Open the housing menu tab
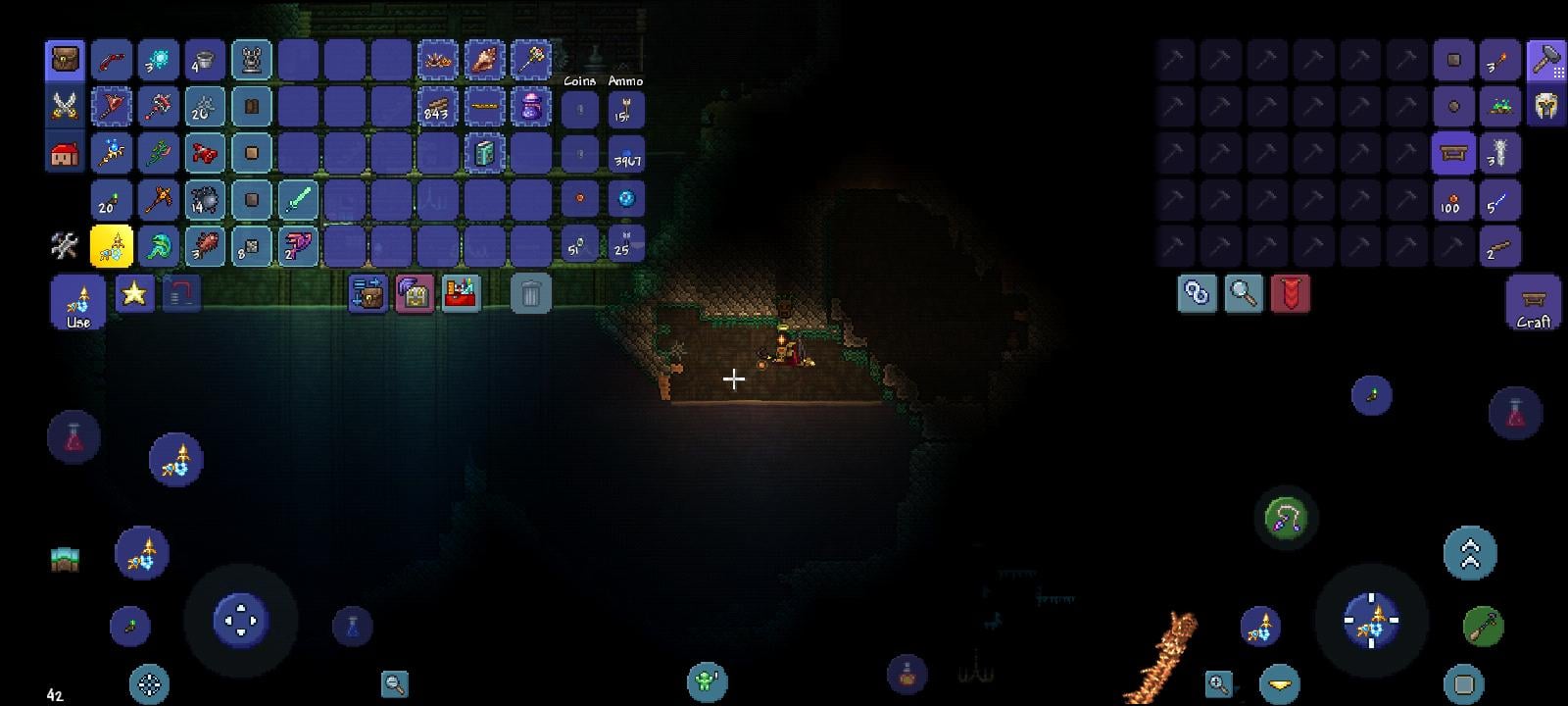This screenshot has width=1568, height=706. pyautogui.click(x=65, y=154)
